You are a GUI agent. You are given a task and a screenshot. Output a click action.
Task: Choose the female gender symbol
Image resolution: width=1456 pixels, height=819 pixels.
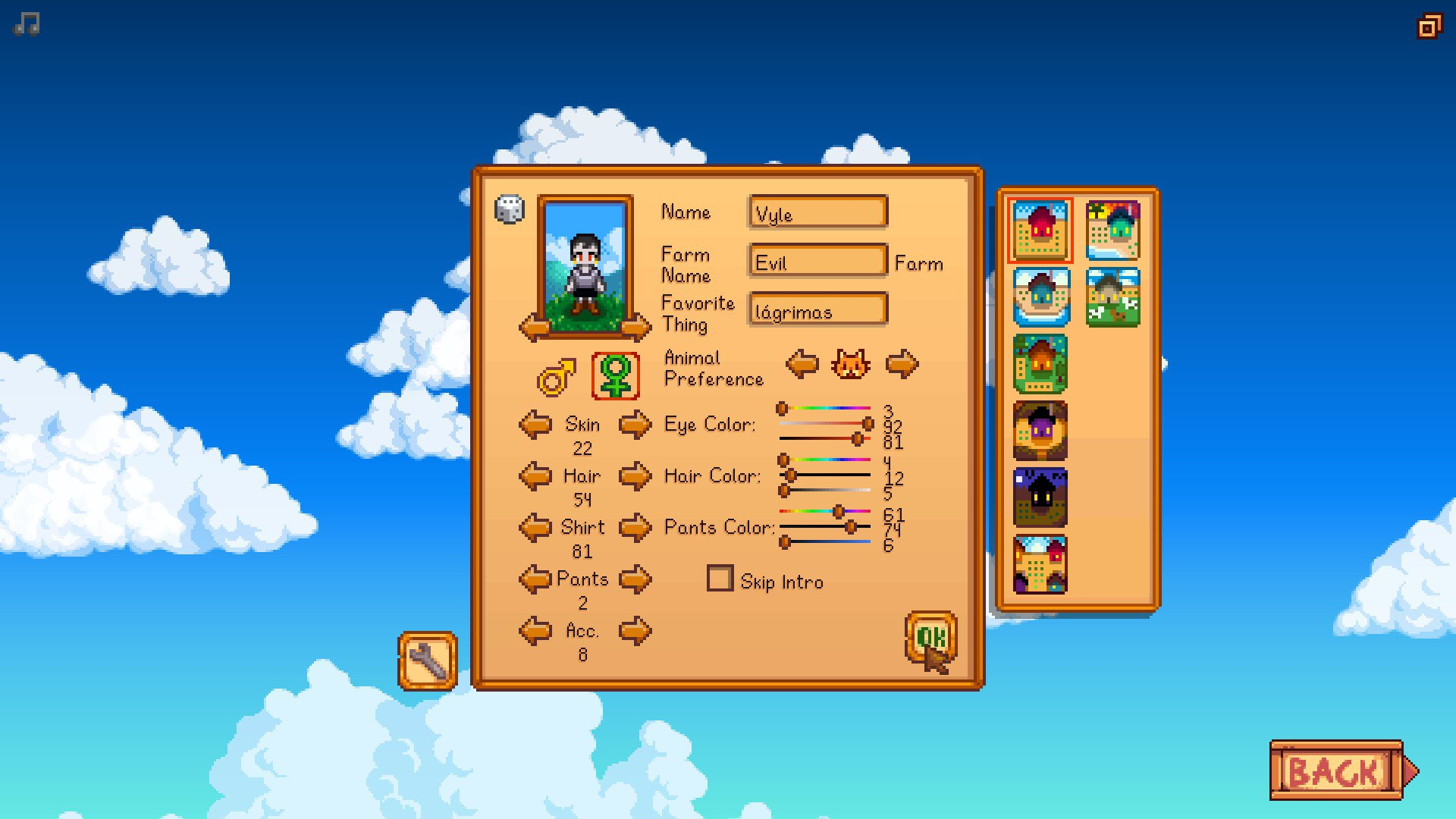(x=615, y=375)
